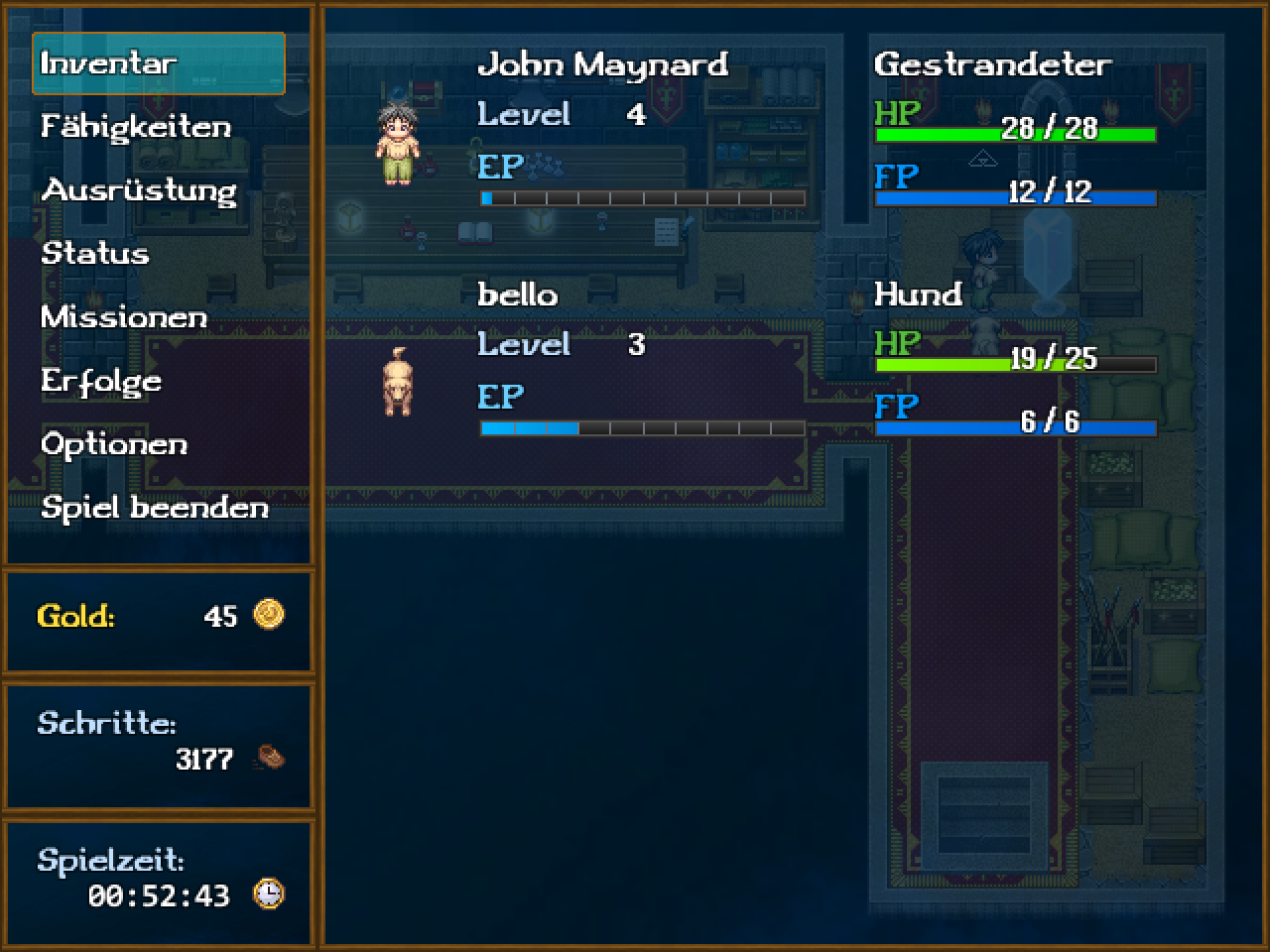Go to Optionen
1270x952 pixels.
click(114, 444)
